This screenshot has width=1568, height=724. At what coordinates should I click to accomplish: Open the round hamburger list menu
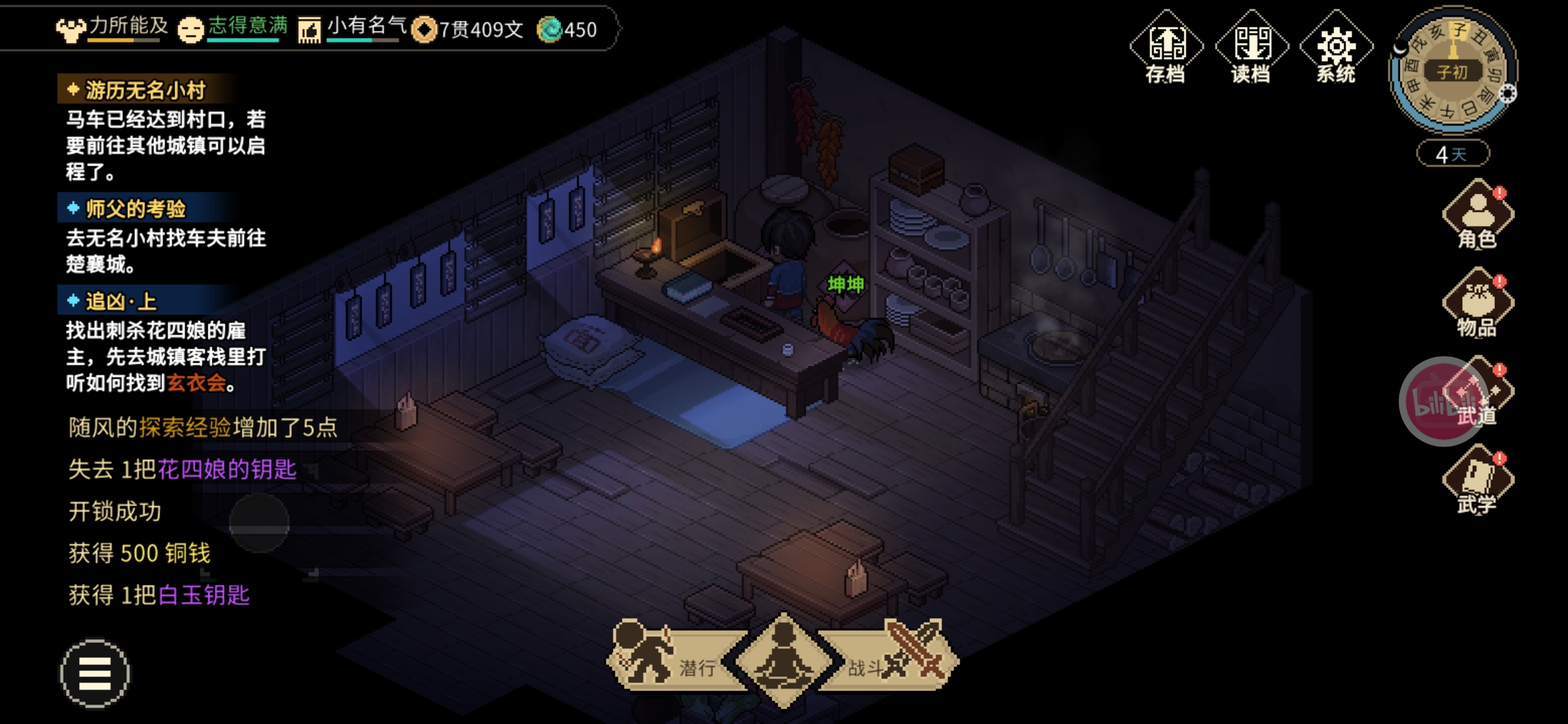[94, 673]
